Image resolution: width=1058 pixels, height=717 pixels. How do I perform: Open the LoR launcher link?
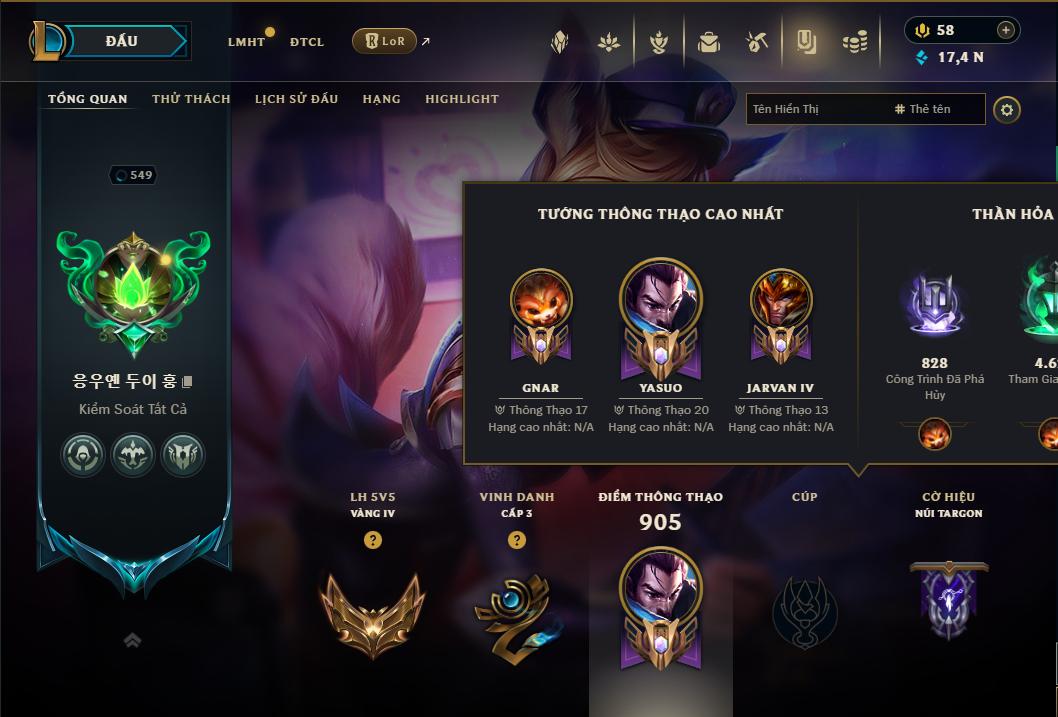pos(385,41)
